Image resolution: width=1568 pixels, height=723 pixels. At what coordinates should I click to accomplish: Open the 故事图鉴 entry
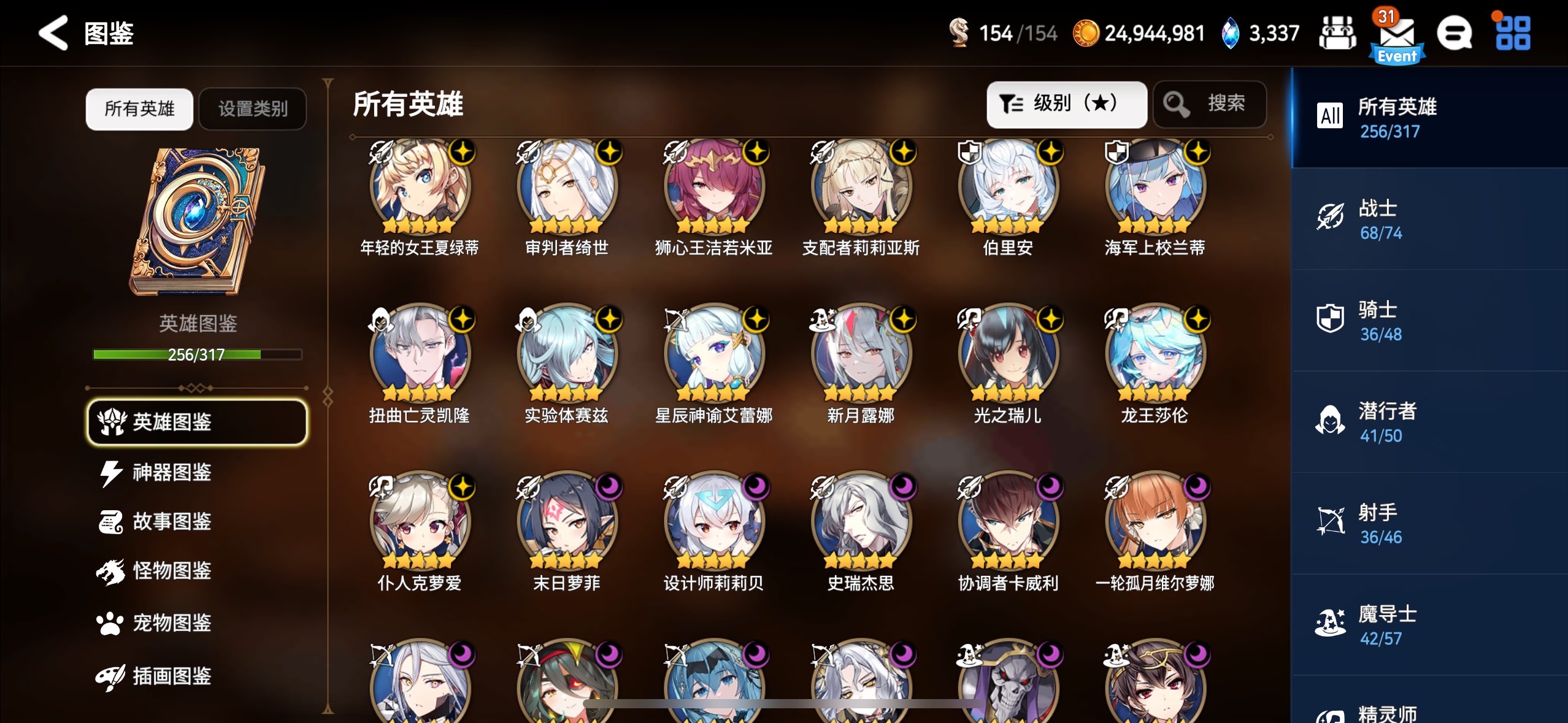coord(172,522)
